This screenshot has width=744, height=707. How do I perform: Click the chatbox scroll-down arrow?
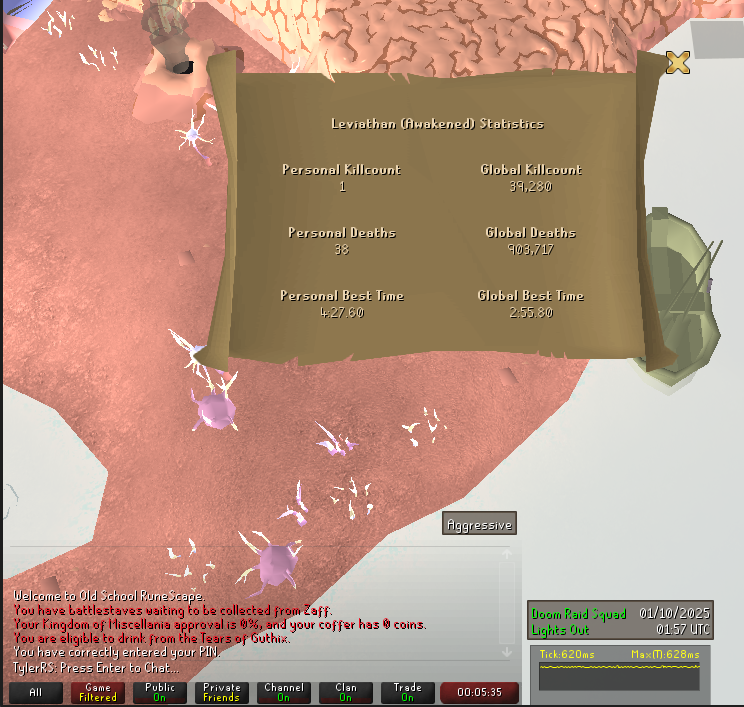coord(507,653)
